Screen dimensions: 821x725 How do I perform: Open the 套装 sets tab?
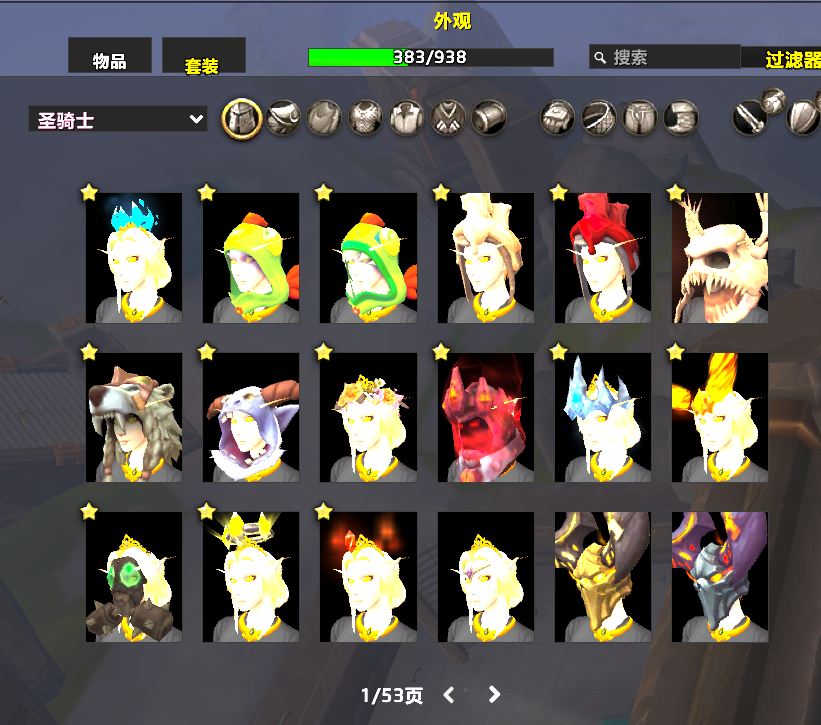tap(203, 62)
